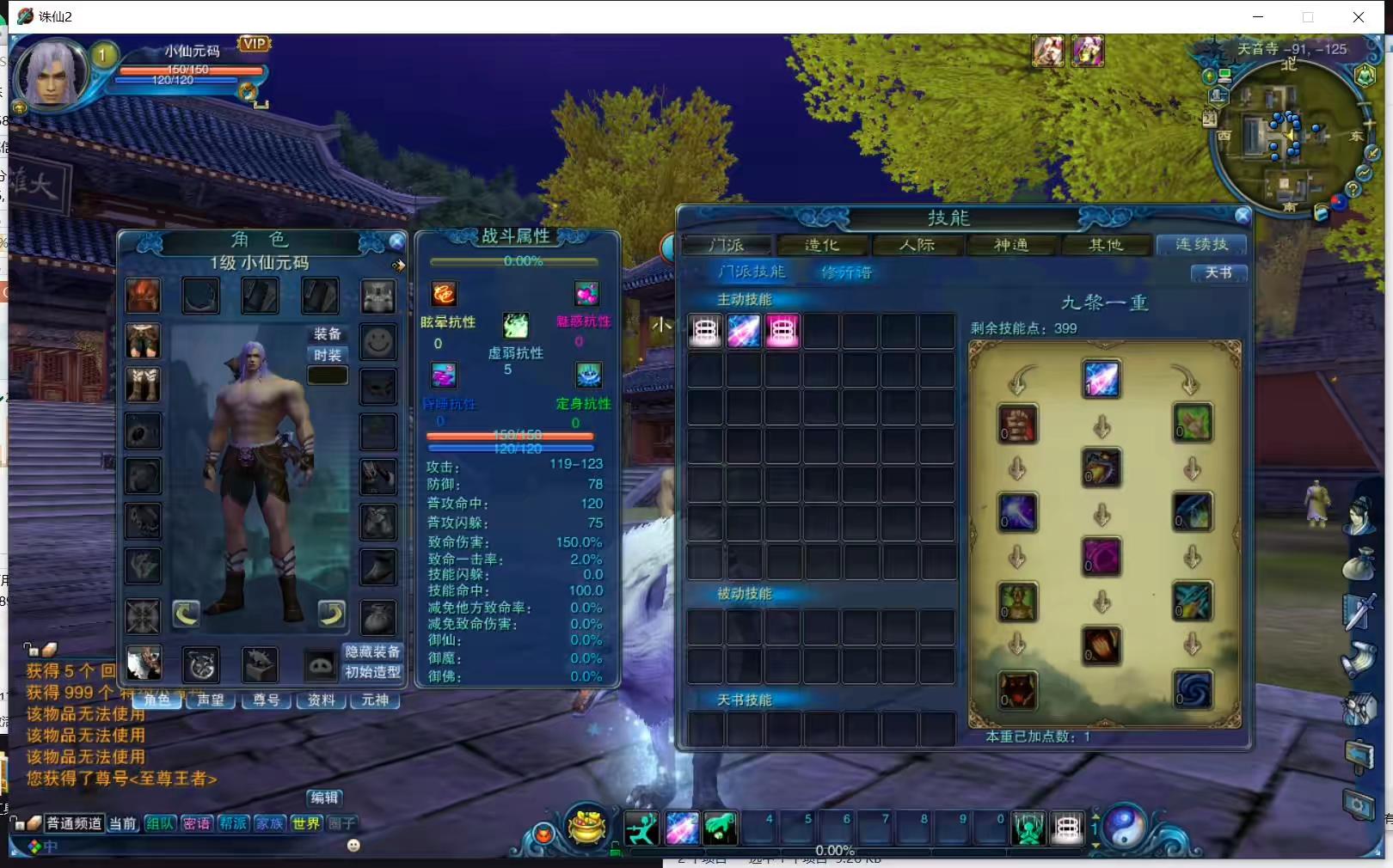Open the 连续技 combo tab
The image size is (1393, 868).
pos(1201,246)
